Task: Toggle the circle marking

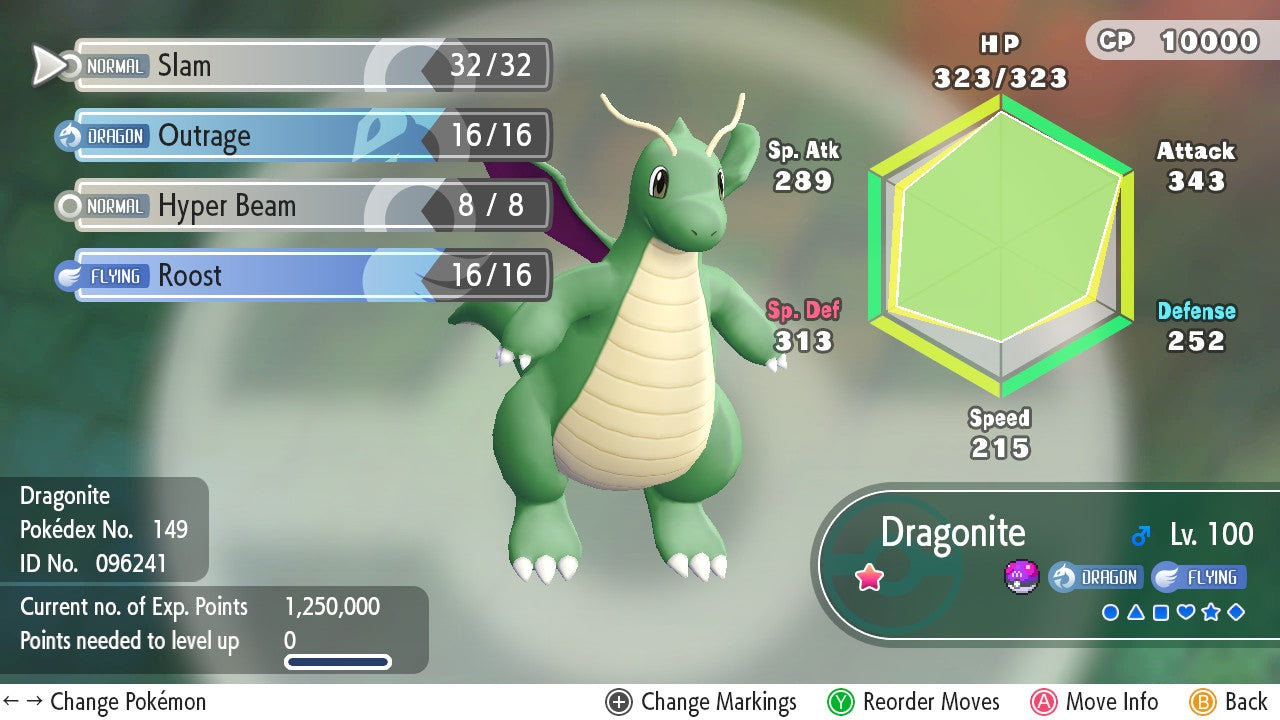Action: pyautogui.click(x=1110, y=612)
